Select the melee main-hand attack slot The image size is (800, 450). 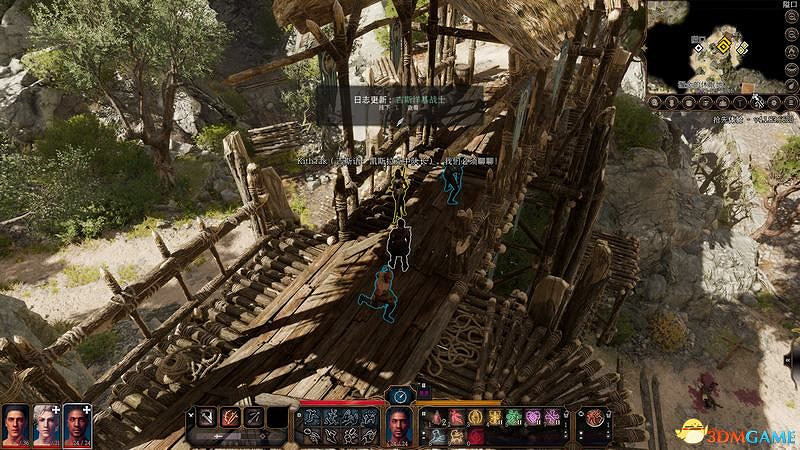pyautogui.click(x=205, y=417)
